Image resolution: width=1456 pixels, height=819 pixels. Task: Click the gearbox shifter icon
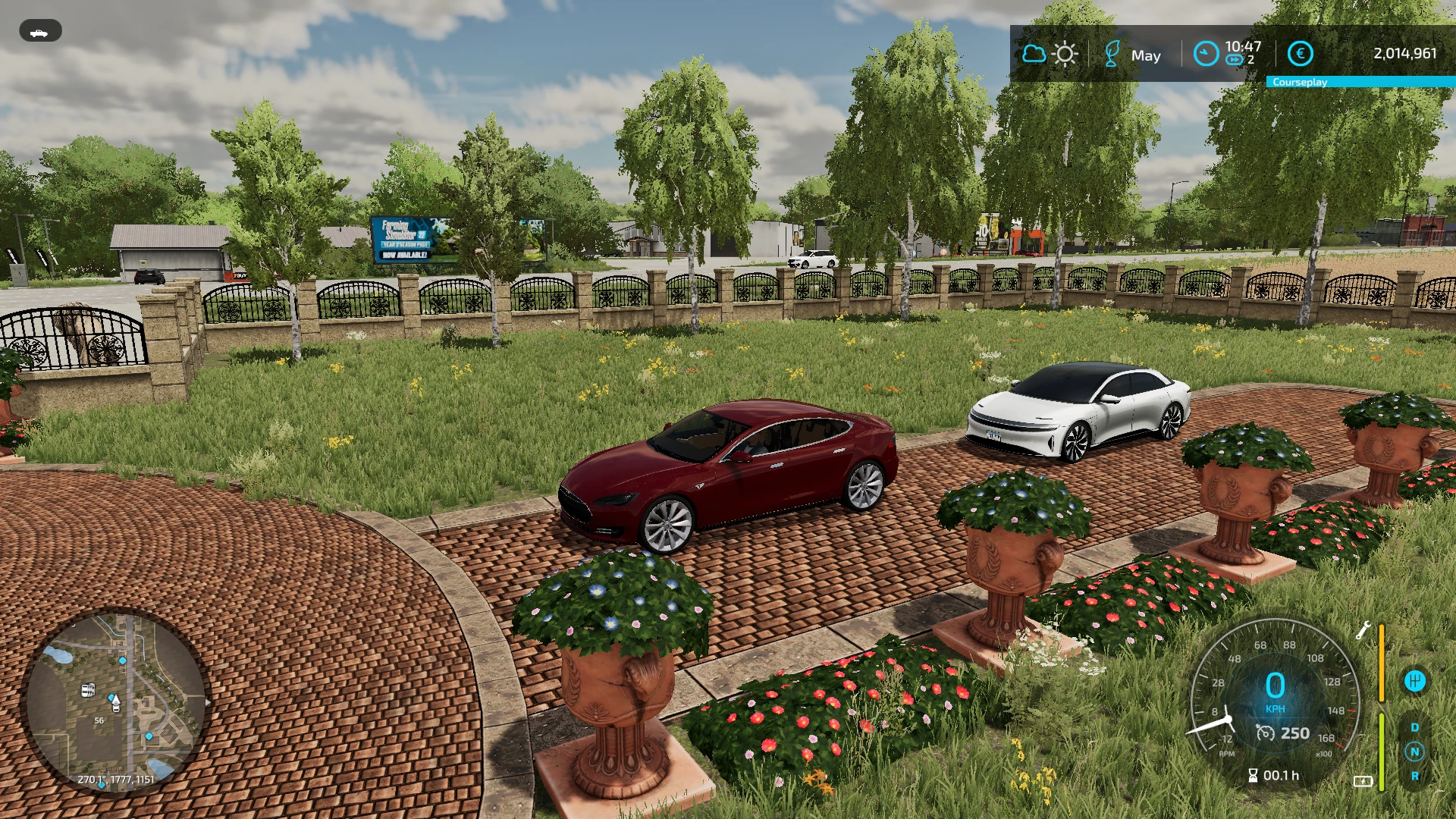1414,681
